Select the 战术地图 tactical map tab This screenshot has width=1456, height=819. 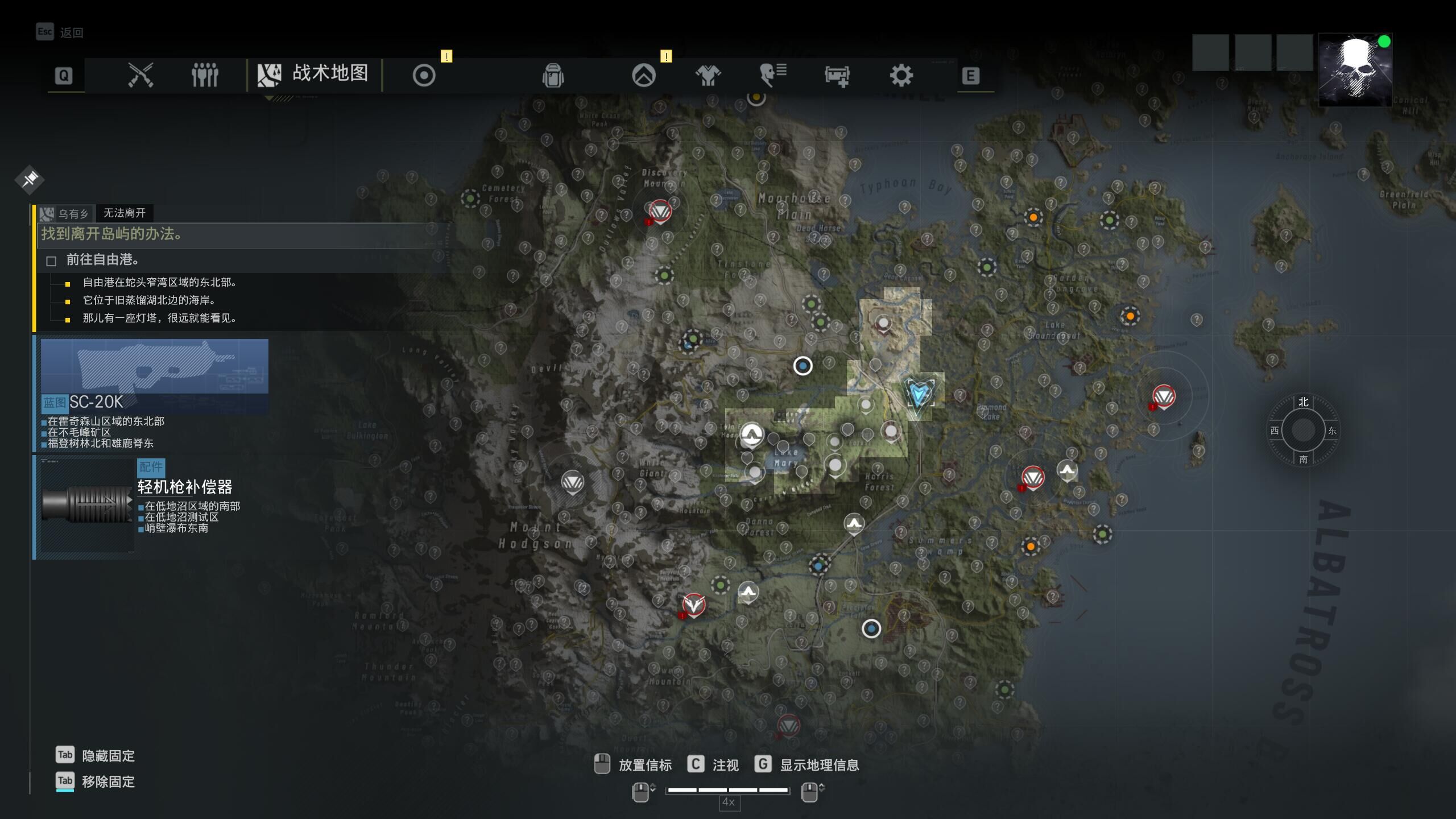[x=314, y=75]
